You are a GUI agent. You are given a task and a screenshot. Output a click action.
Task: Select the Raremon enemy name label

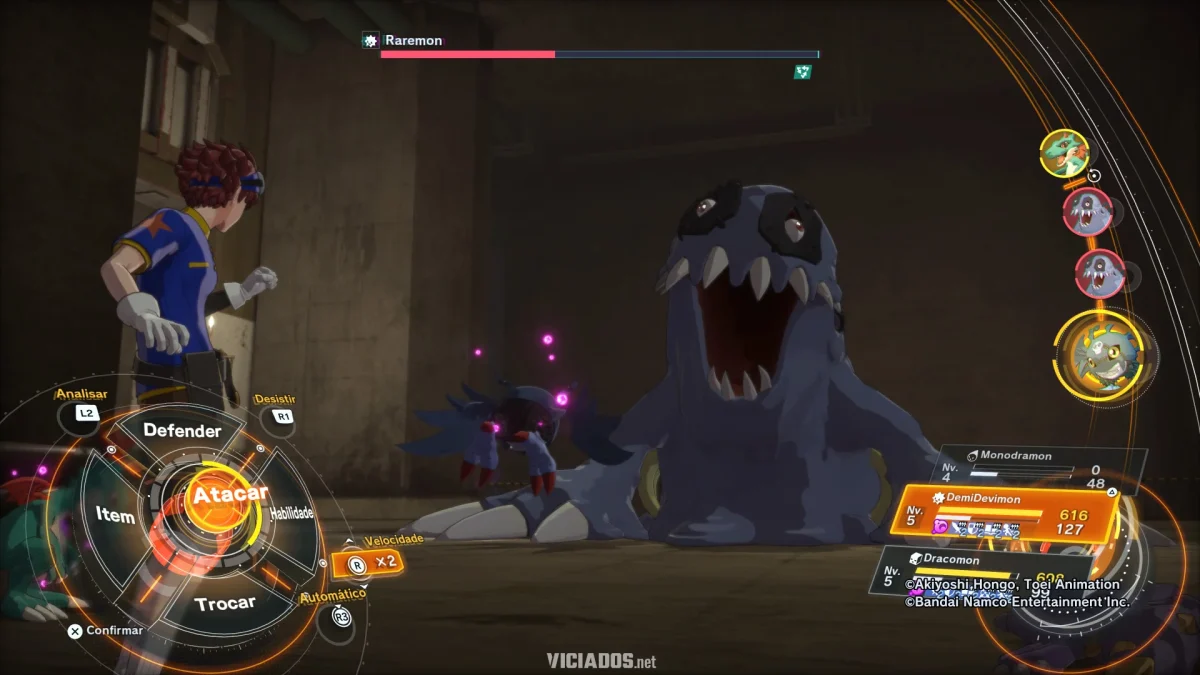413,41
